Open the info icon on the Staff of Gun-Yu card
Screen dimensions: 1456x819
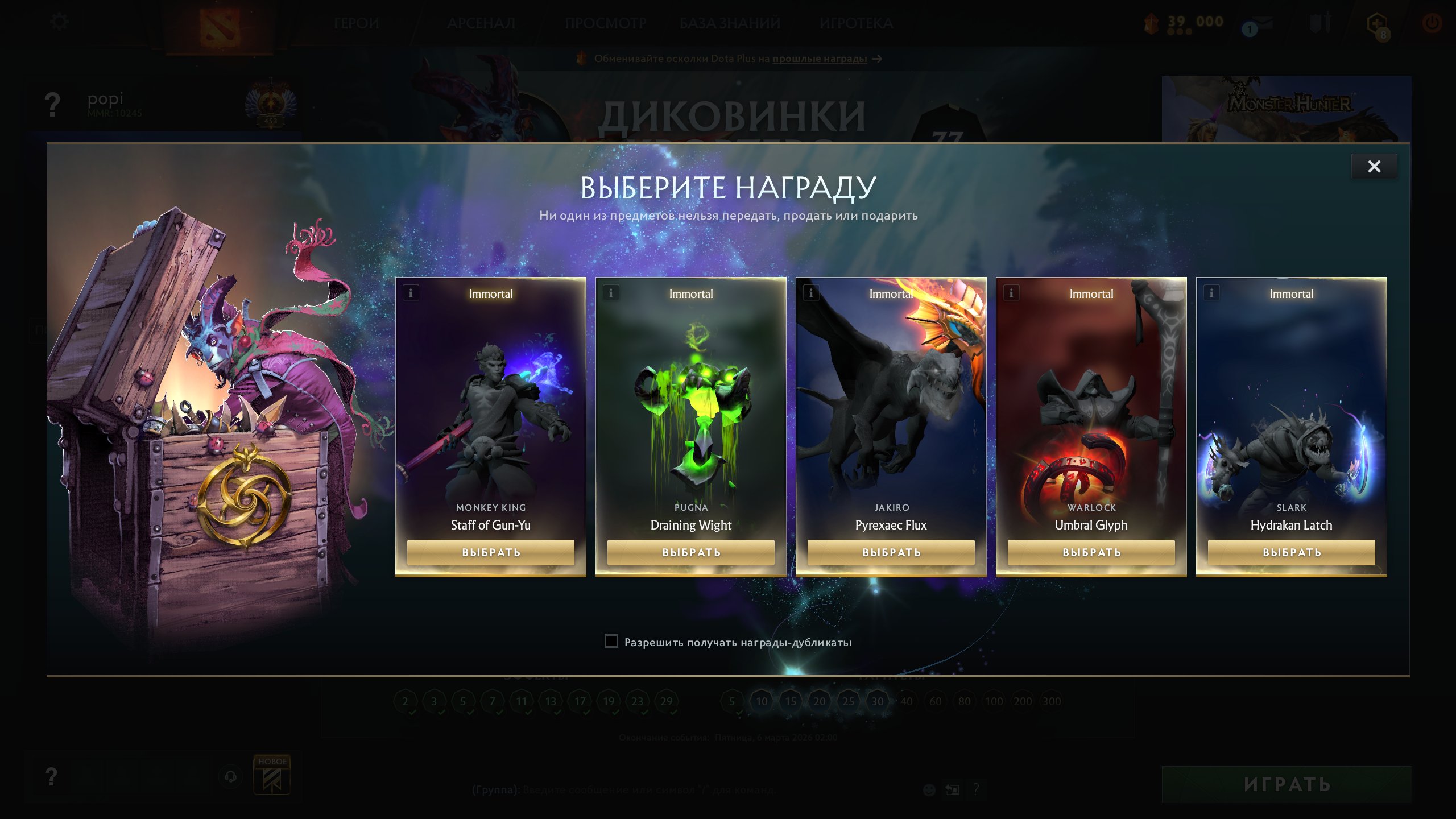[x=411, y=293]
